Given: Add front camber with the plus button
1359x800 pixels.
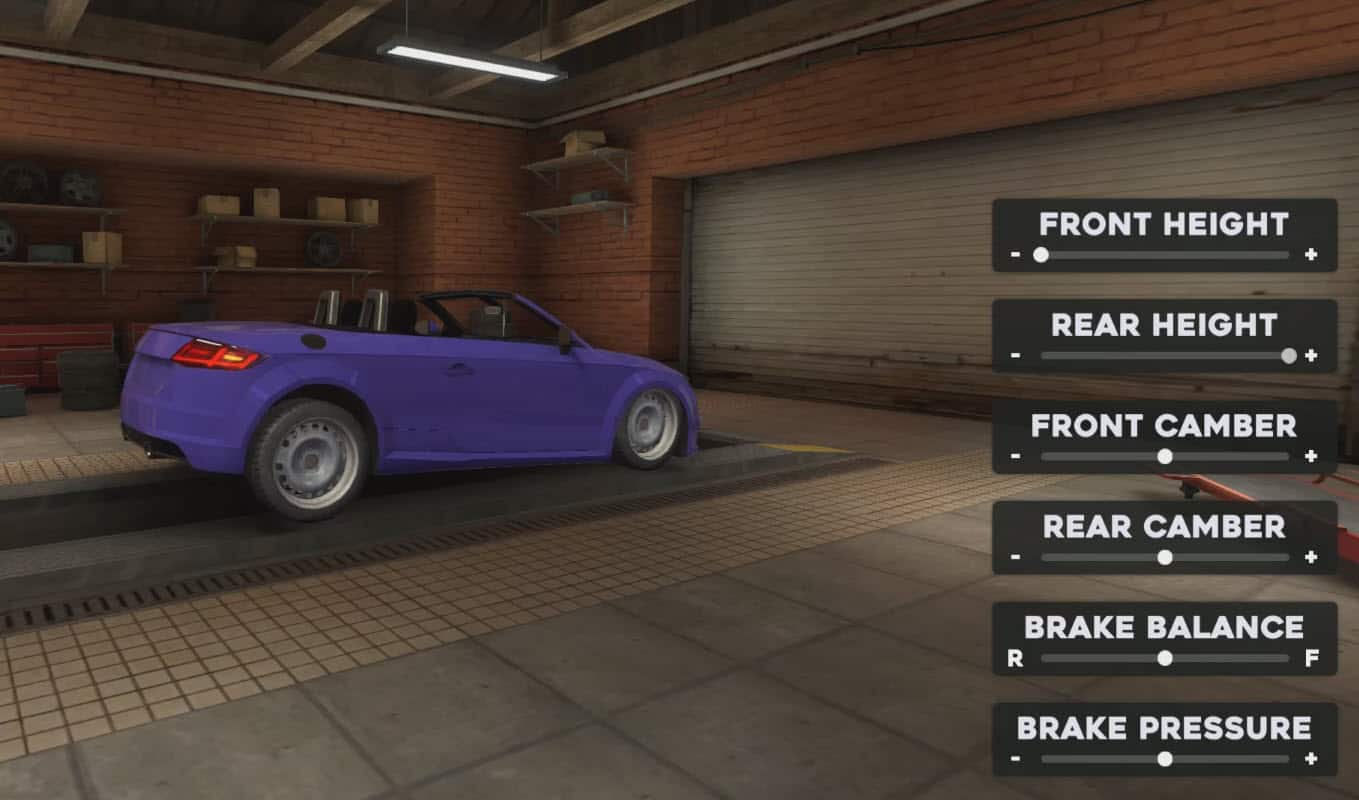Looking at the screenshot, I should click(x=1311, y=457).
